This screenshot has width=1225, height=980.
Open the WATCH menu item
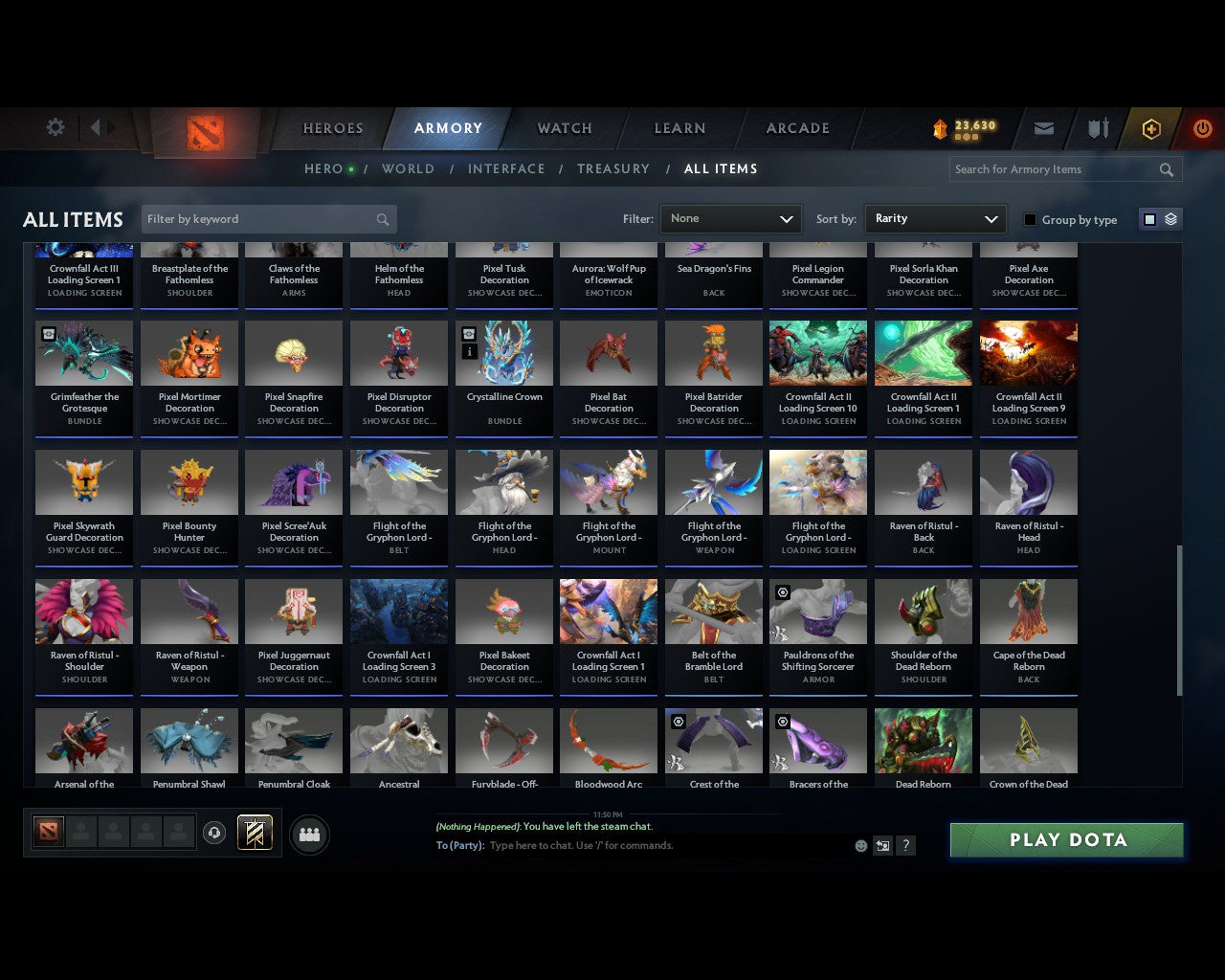coord(564,128)
